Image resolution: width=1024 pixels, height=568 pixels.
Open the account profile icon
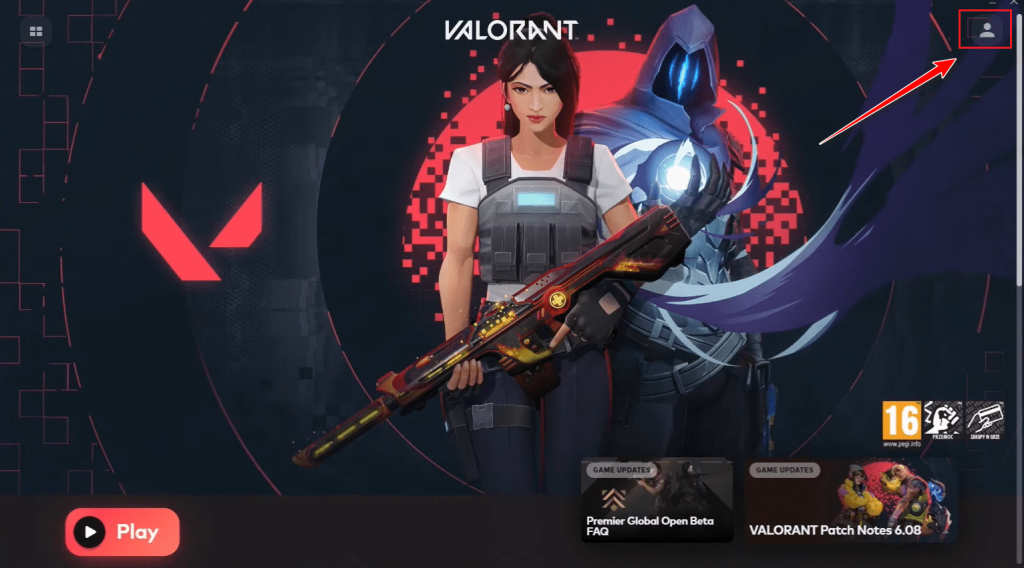click(x=986, y=30)
